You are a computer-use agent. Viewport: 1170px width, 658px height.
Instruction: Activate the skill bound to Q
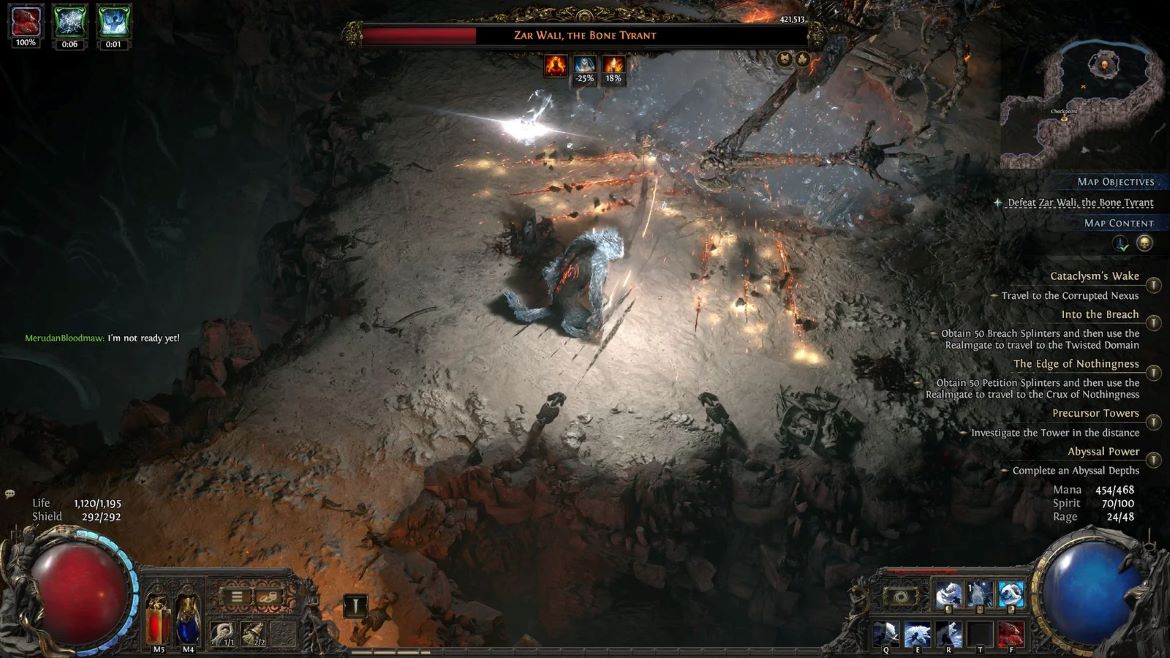tap(886, 634)
